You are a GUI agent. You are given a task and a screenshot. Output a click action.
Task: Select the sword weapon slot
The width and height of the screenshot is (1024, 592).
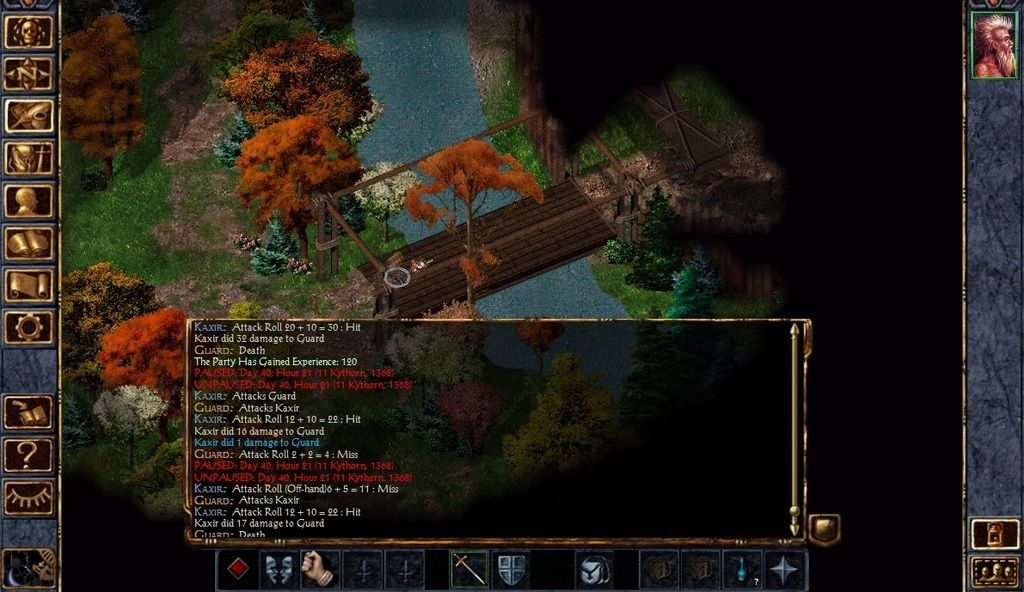(469, 569)
